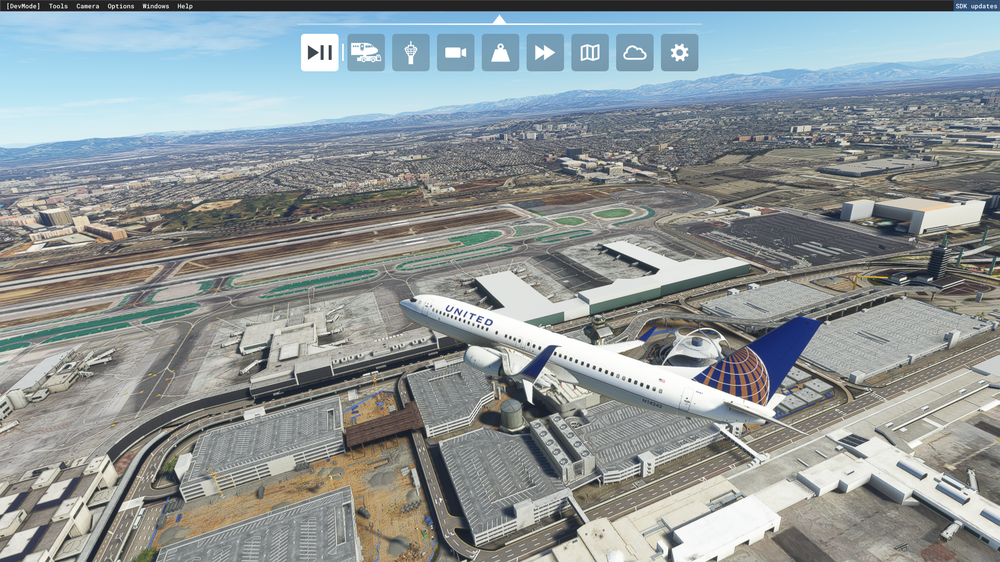The width and height of the screenshot is (1000, 562).
Task: Open the Options menu
Action: coord(121,6)
